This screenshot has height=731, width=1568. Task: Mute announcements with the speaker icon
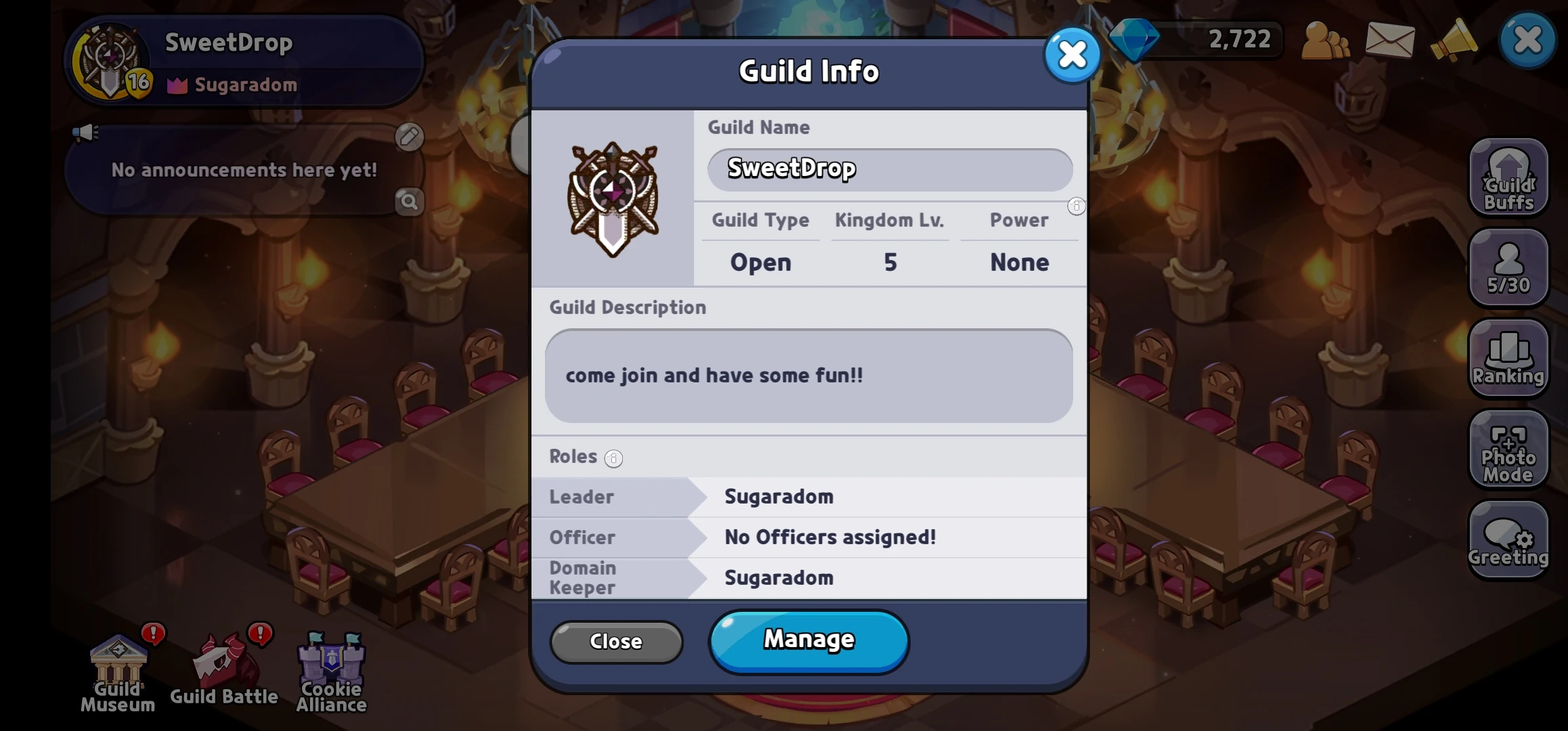click(86, 133)
